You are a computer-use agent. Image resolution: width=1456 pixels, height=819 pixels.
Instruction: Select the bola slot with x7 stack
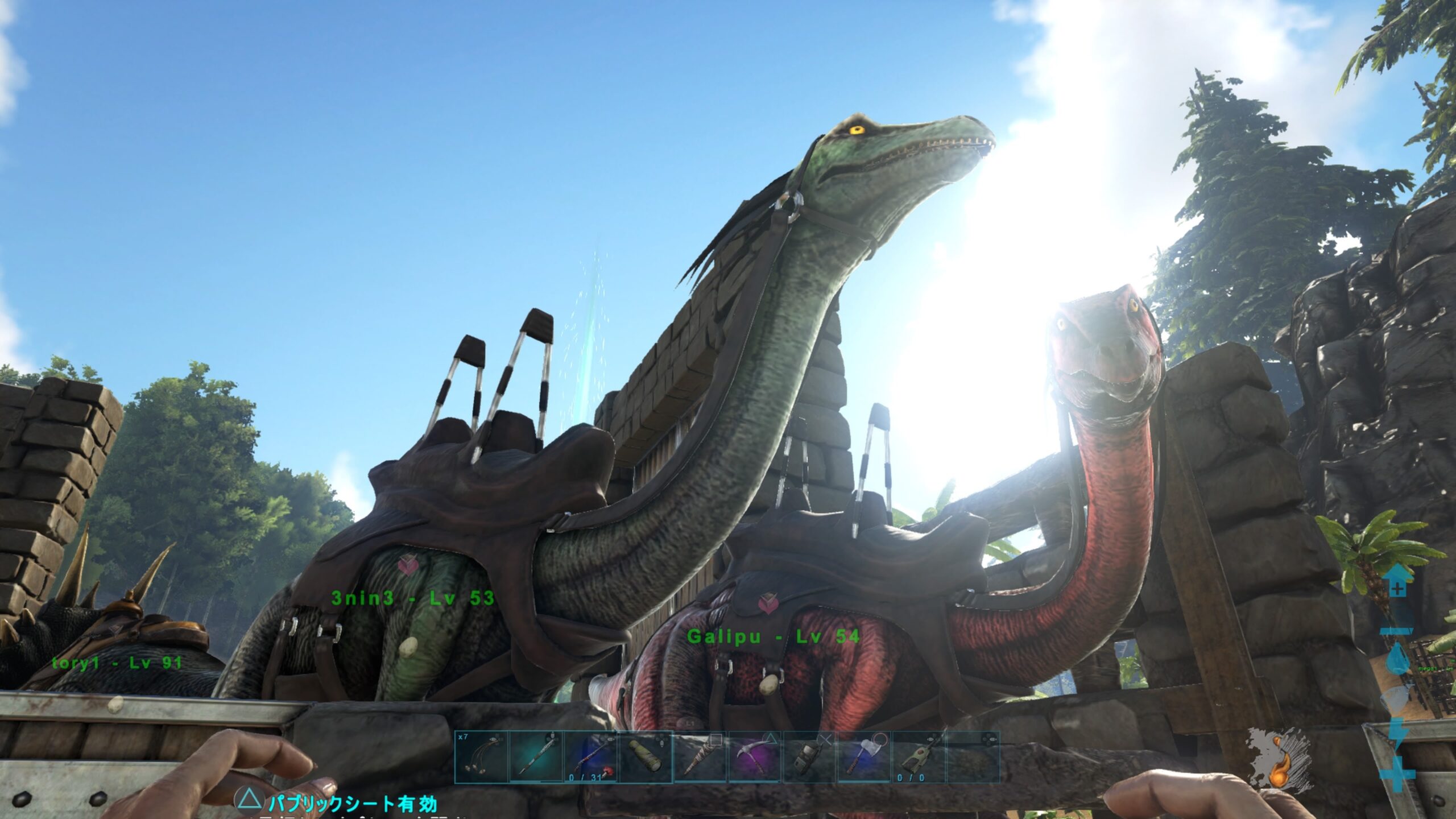481,758
